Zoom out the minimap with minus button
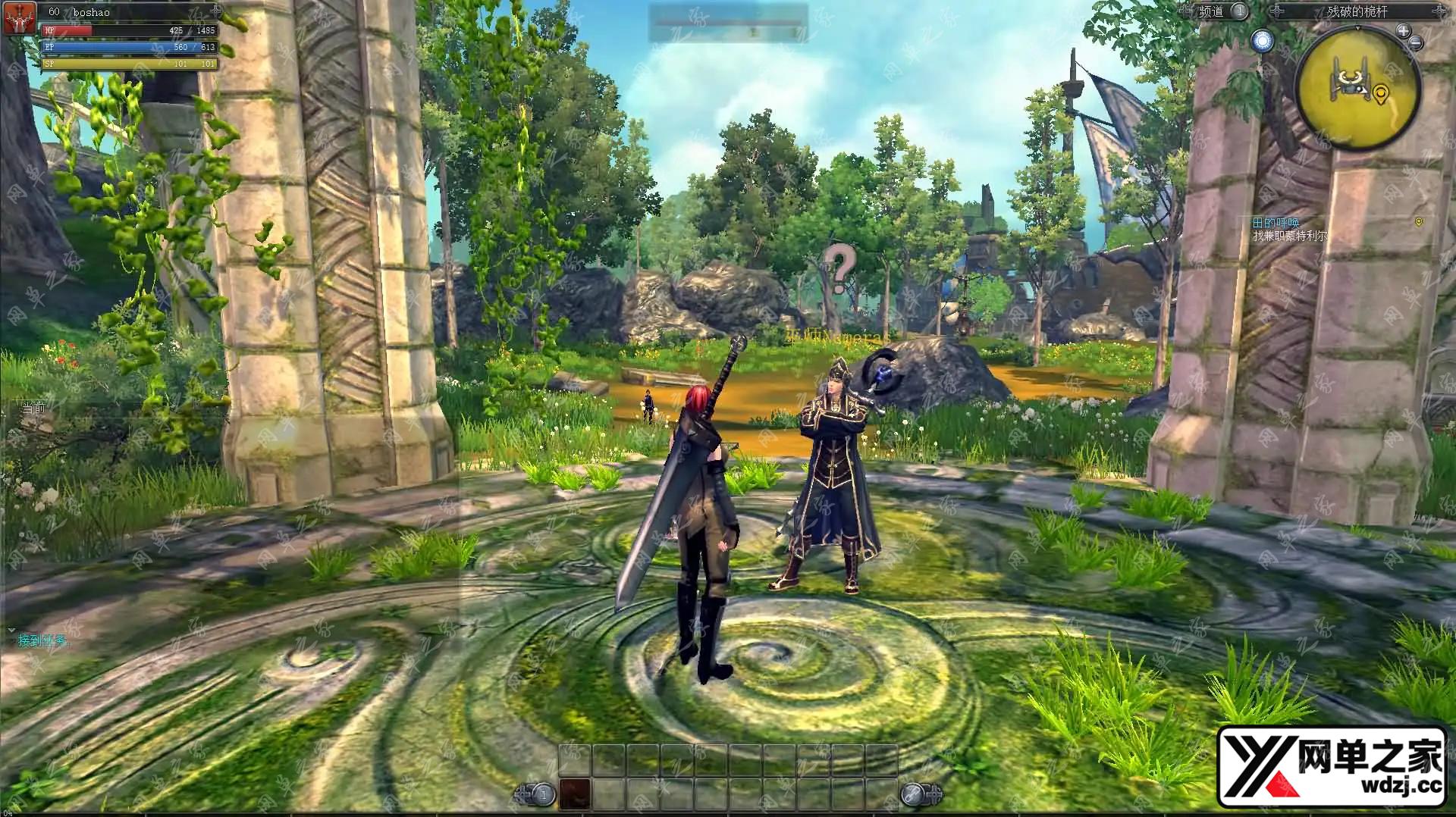Viewport: 1456px width, 817px height. click(1415, 43)
